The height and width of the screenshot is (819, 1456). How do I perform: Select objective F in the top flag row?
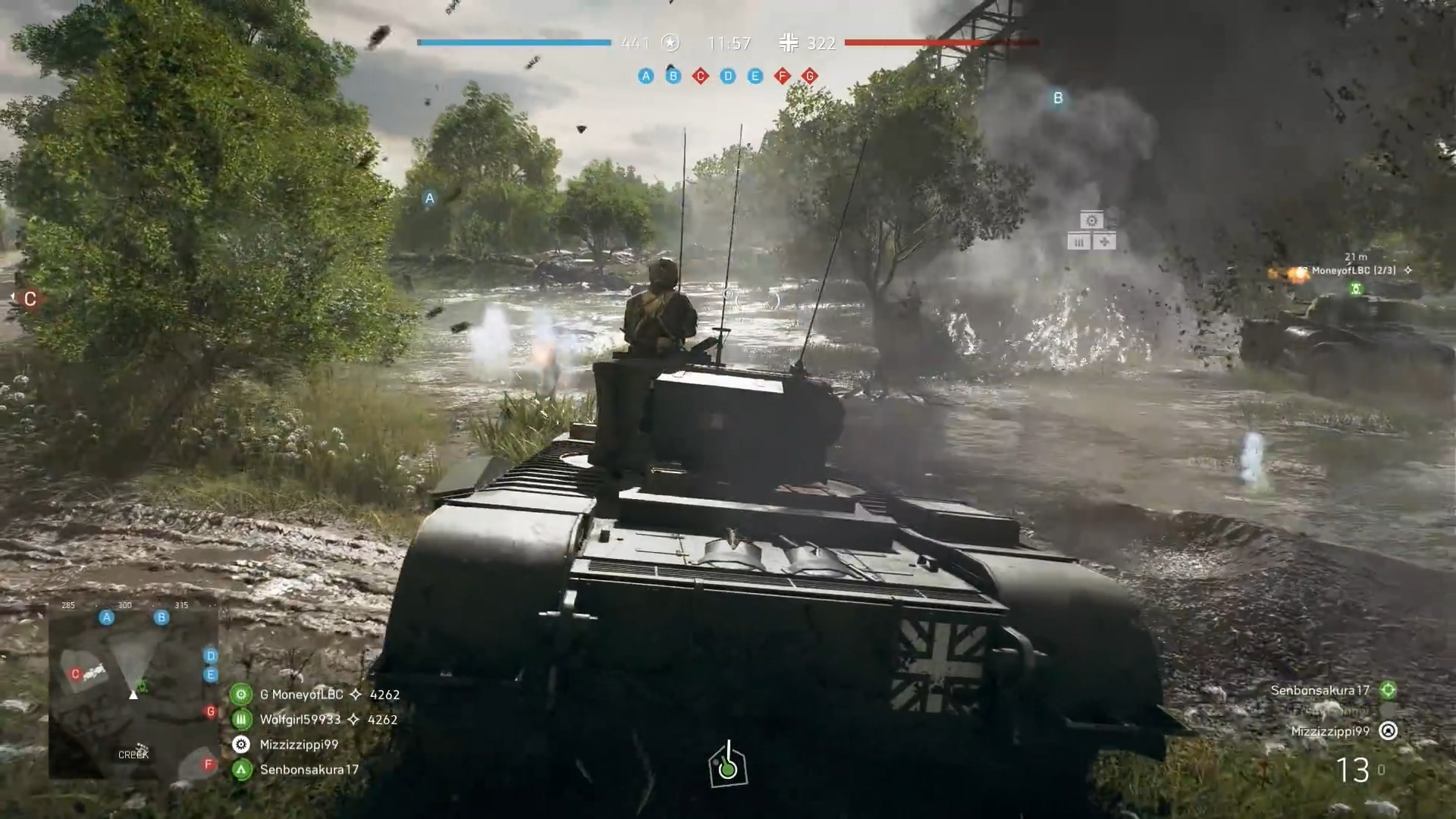(783, 76)
